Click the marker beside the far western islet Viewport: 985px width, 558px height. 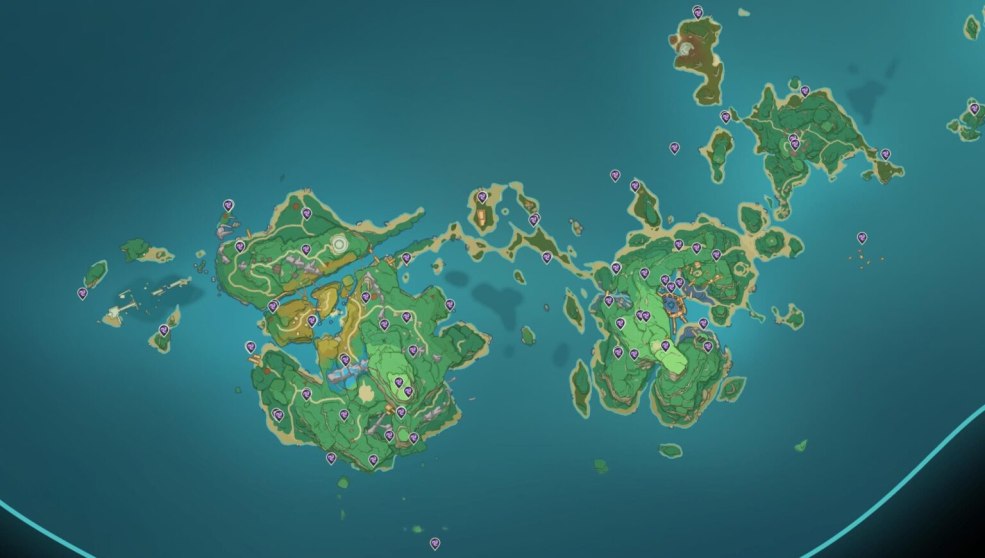pos(82,293)
